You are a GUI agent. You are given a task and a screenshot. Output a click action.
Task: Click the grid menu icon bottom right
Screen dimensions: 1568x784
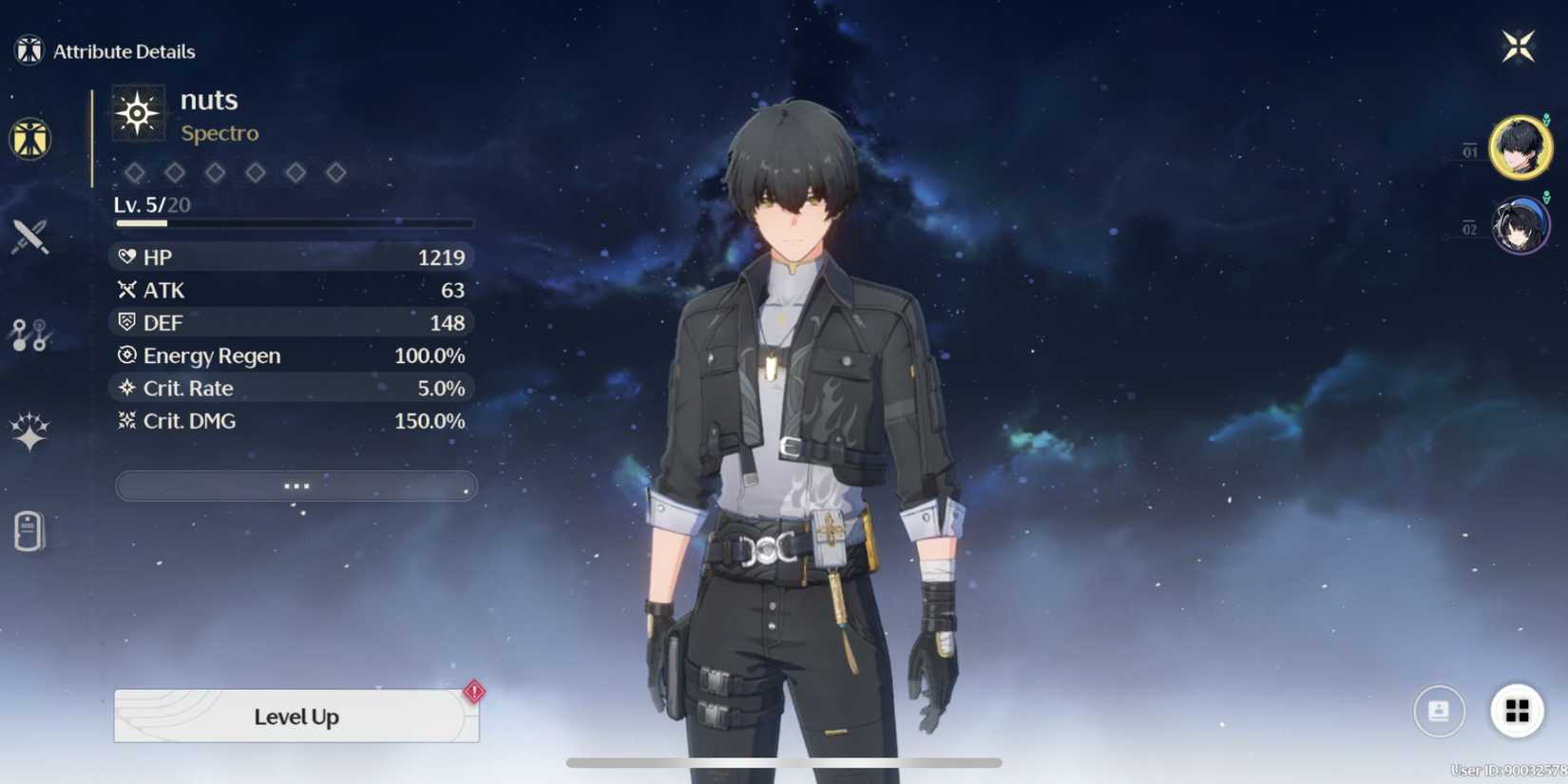pos(1518,710)
